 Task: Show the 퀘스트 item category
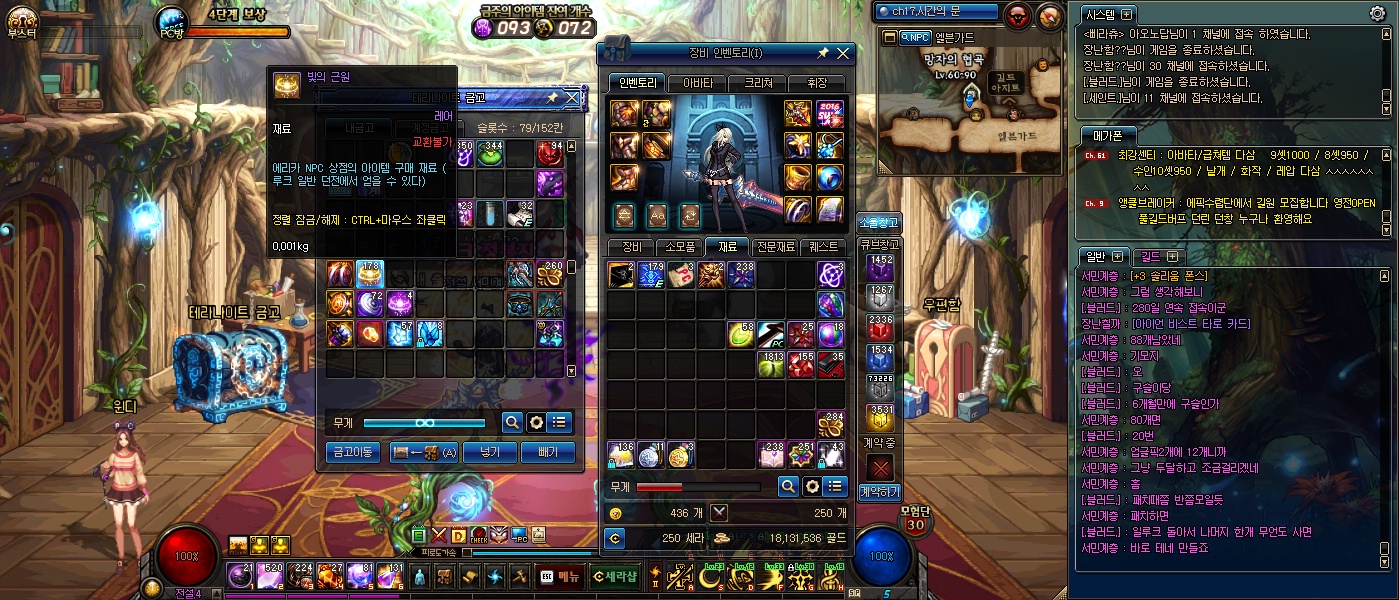pos(825,246)
